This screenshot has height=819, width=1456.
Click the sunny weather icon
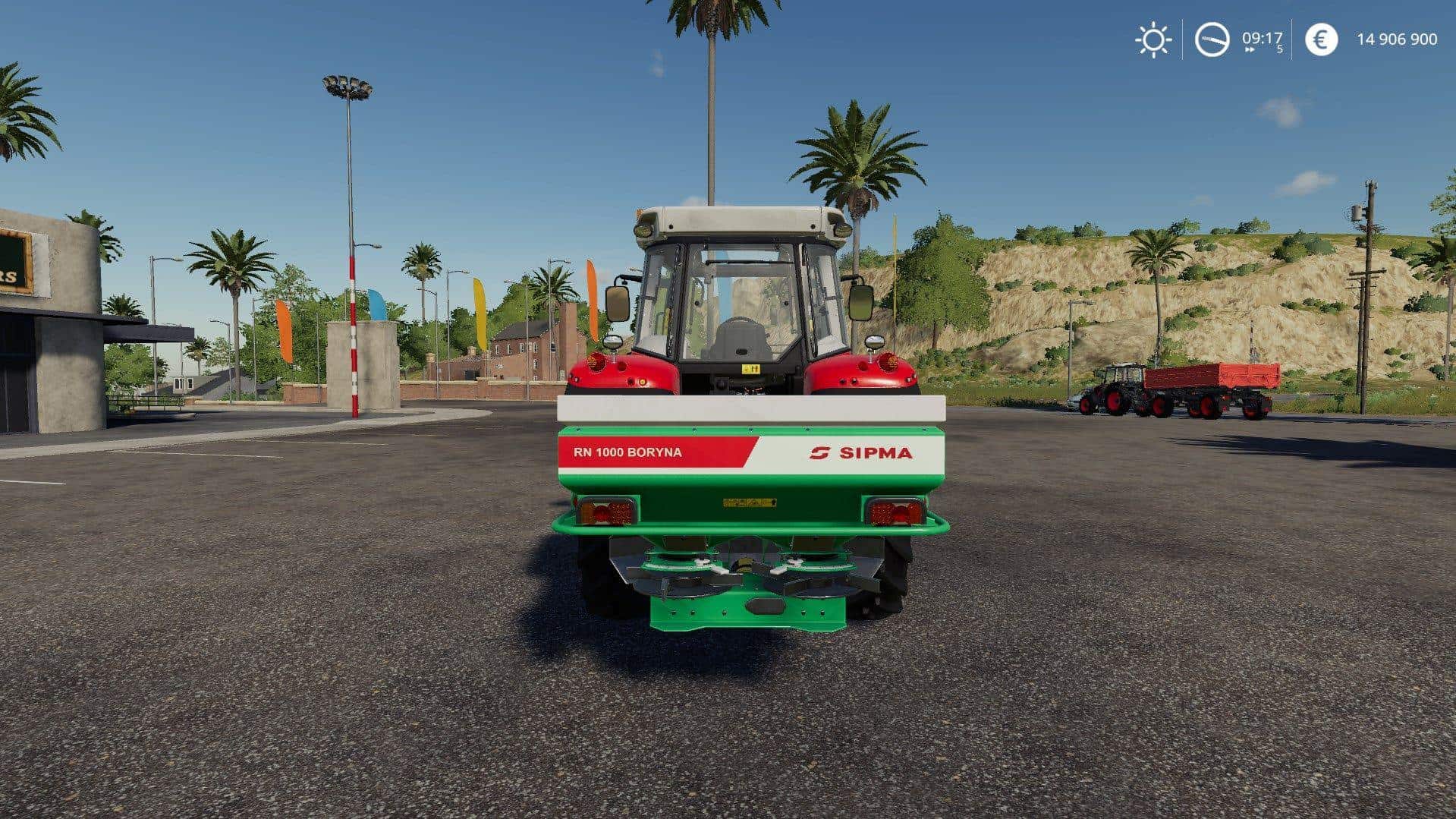click(x=1153, y=39)
